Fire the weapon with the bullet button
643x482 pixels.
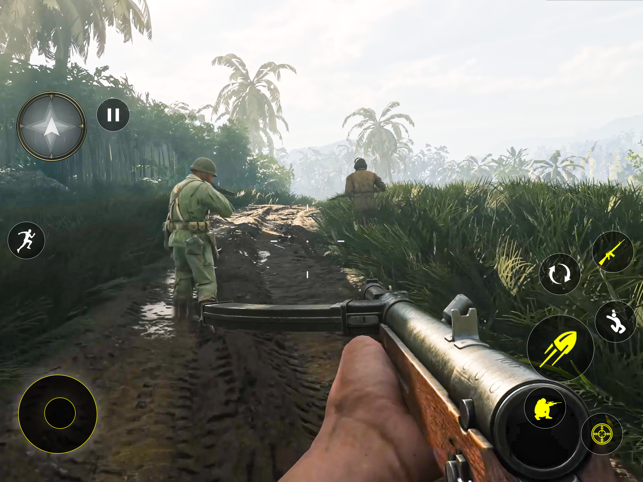point(560,348)
